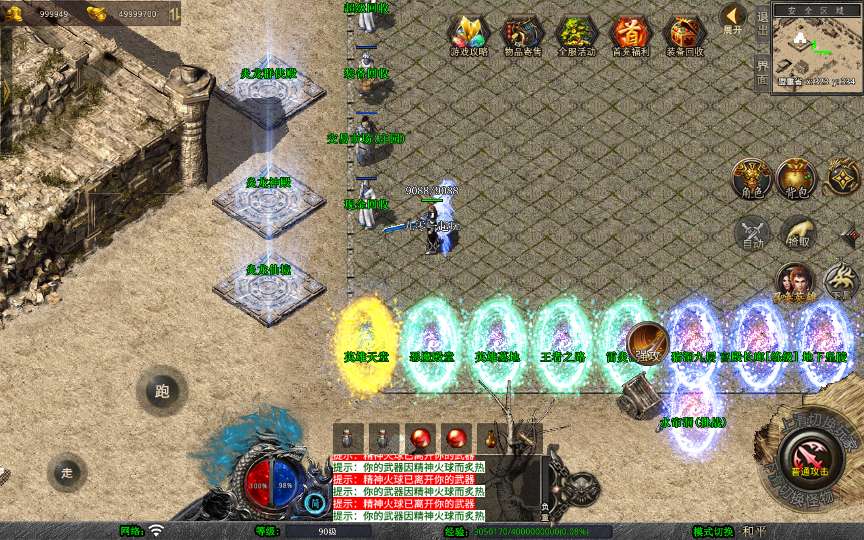Toggle the 自动 auto-combat button
864x540 pixels.
point(751,232)
